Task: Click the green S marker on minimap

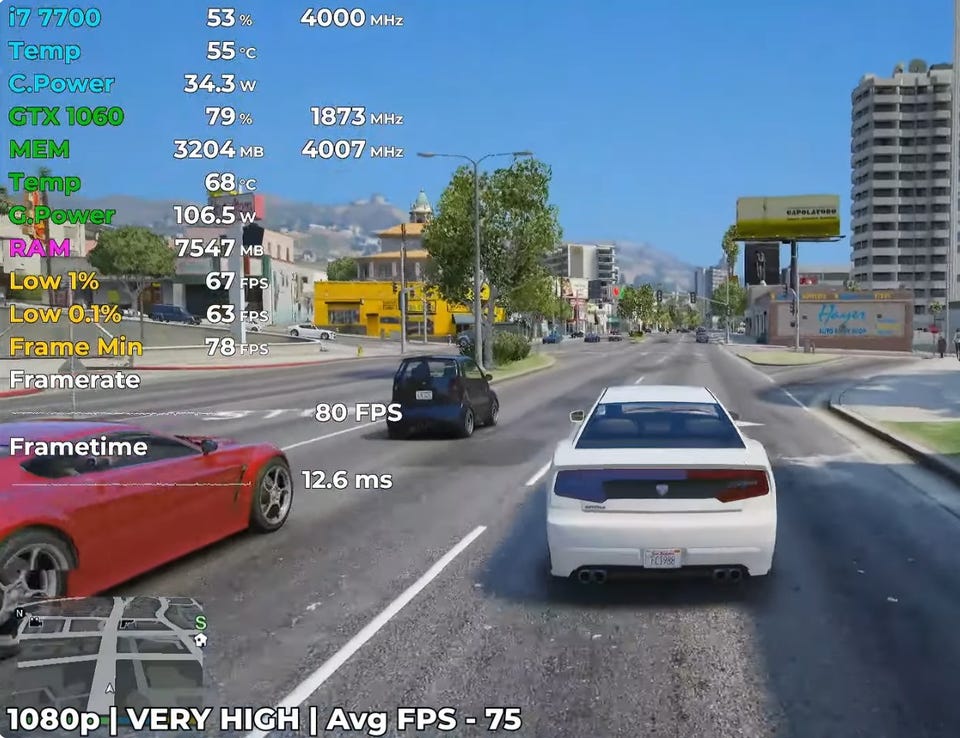Action: pos(200,622)
